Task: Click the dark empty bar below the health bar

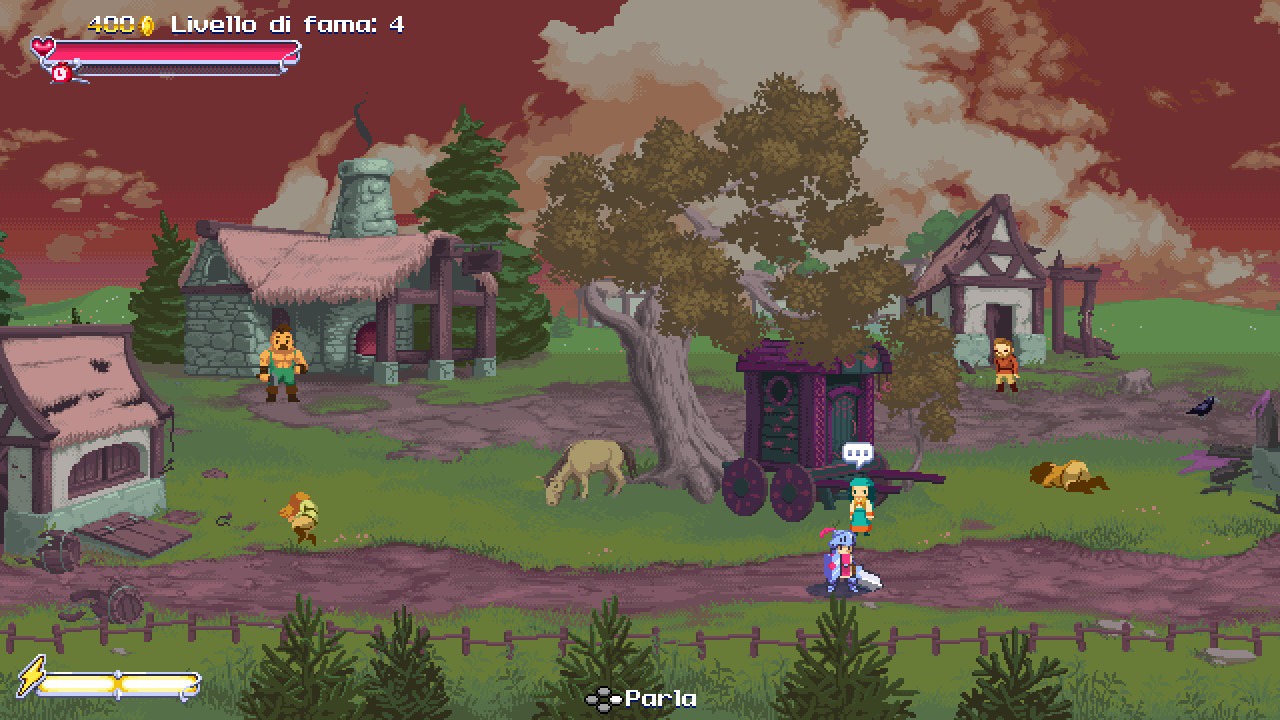Action: click(180, 70)
